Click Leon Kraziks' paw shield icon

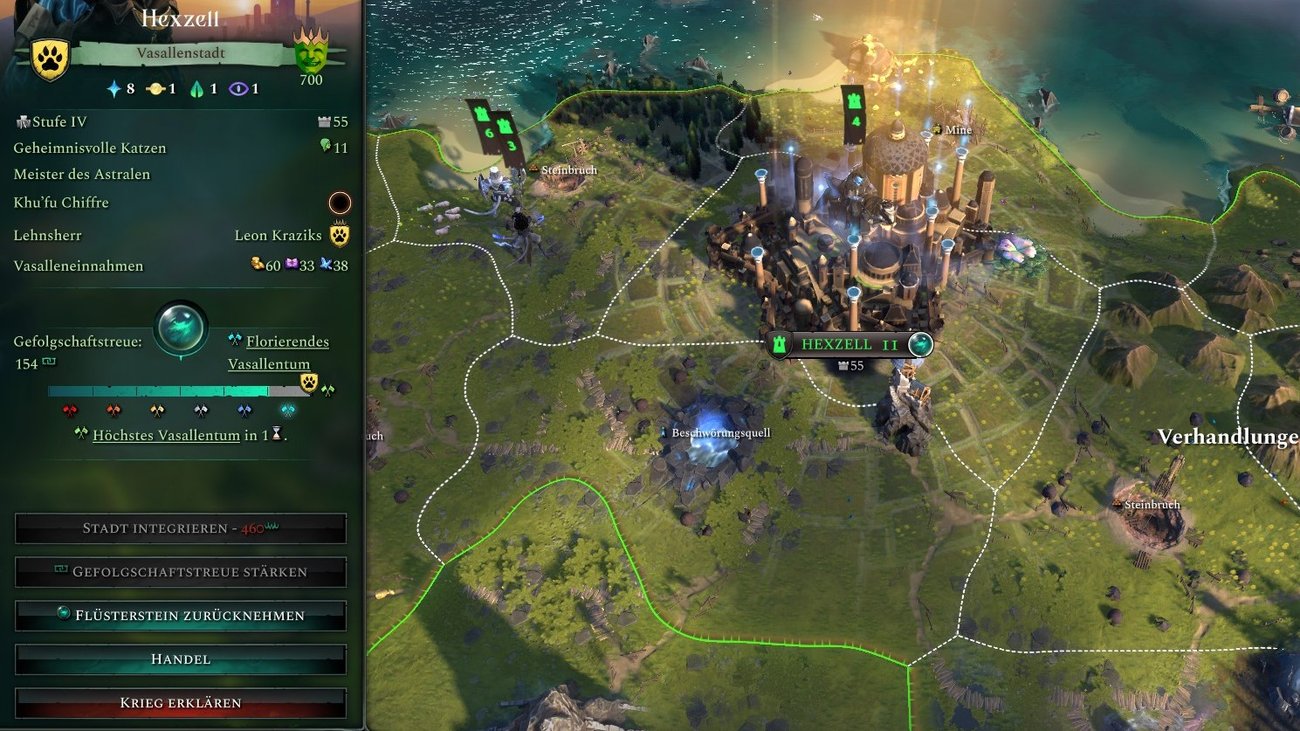340,235
